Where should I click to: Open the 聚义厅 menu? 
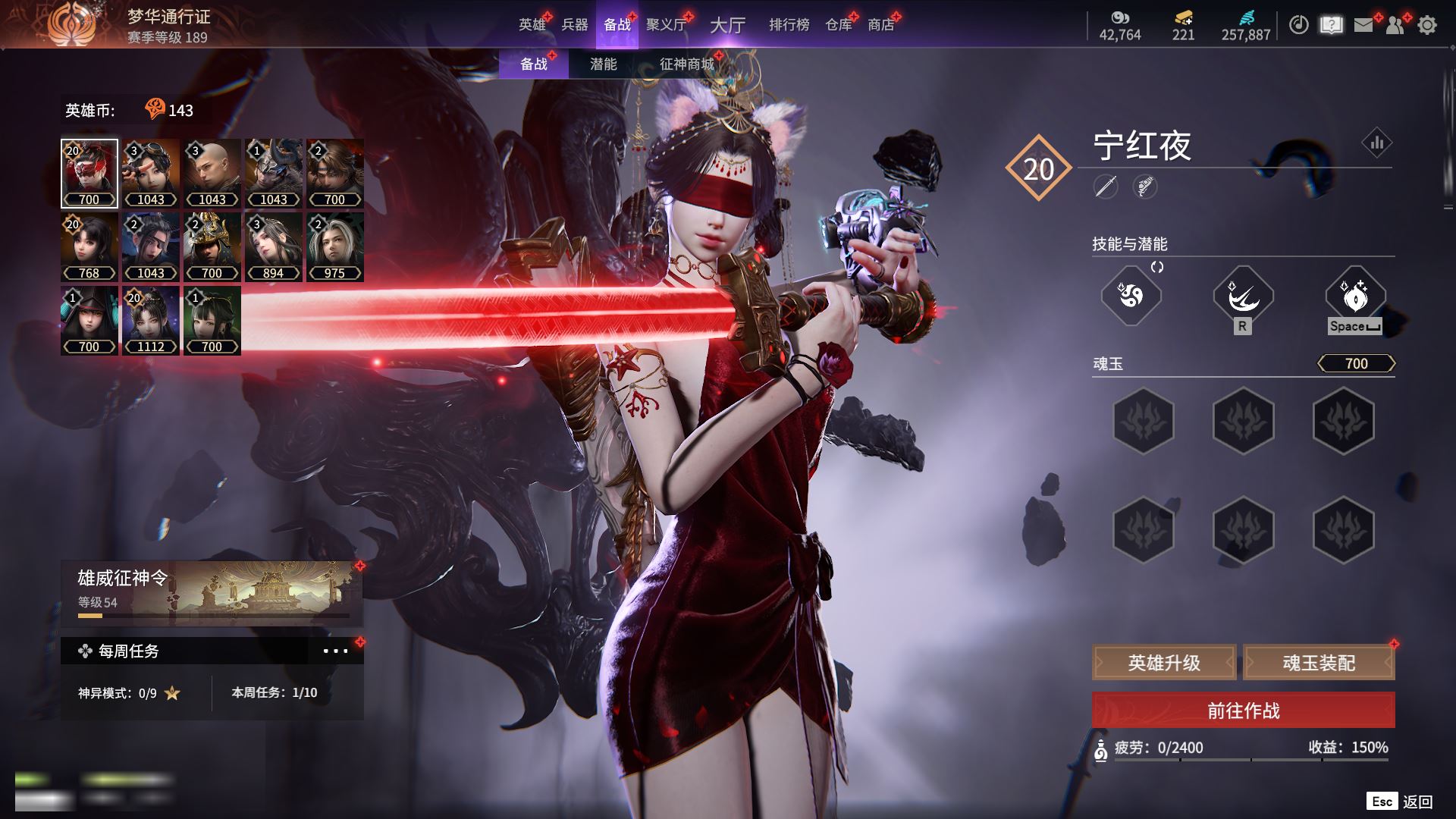665,24
